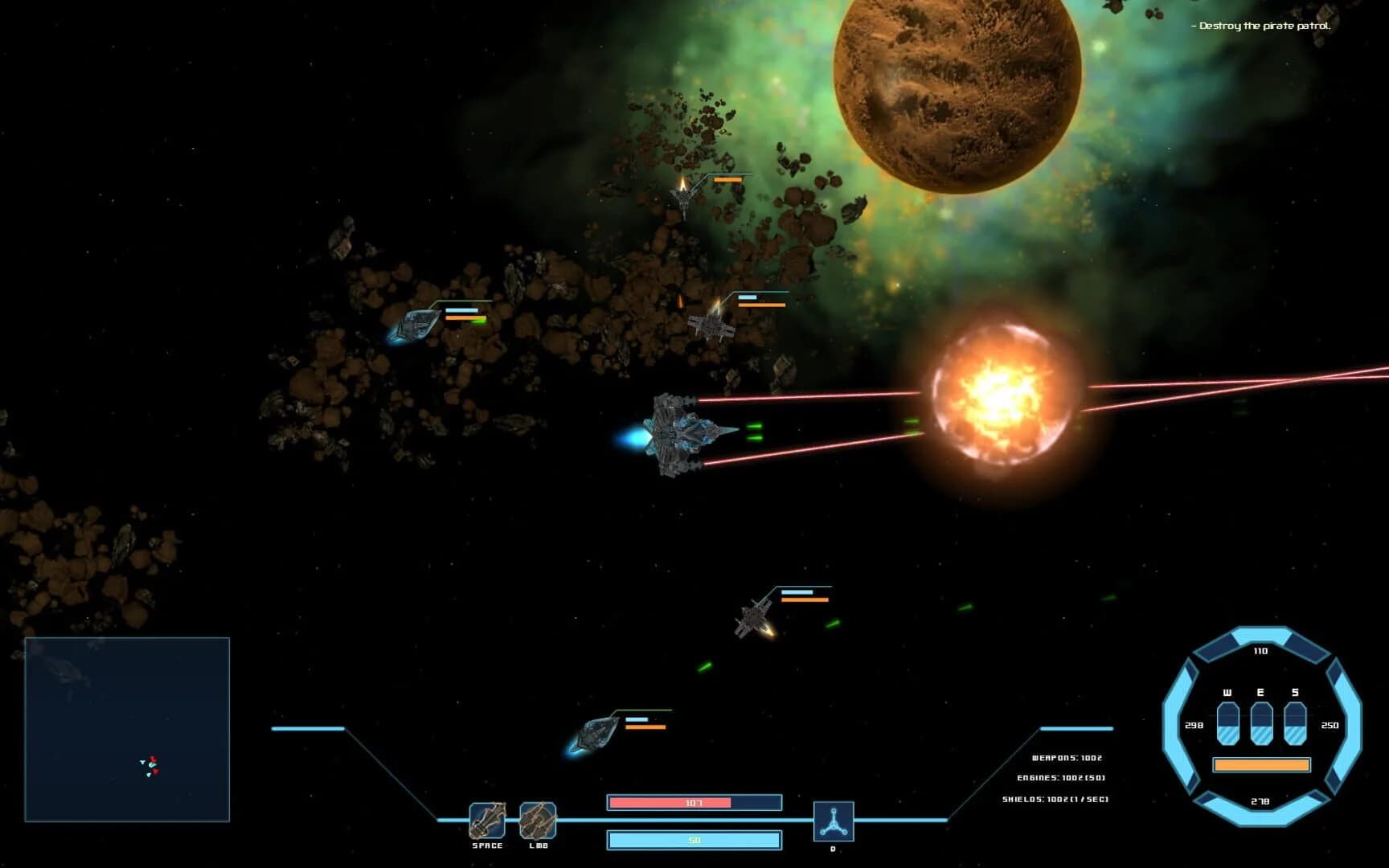Click the 'Destroy the pirate patrol' objective text

pyautogui.click(x=1259, y=25)
